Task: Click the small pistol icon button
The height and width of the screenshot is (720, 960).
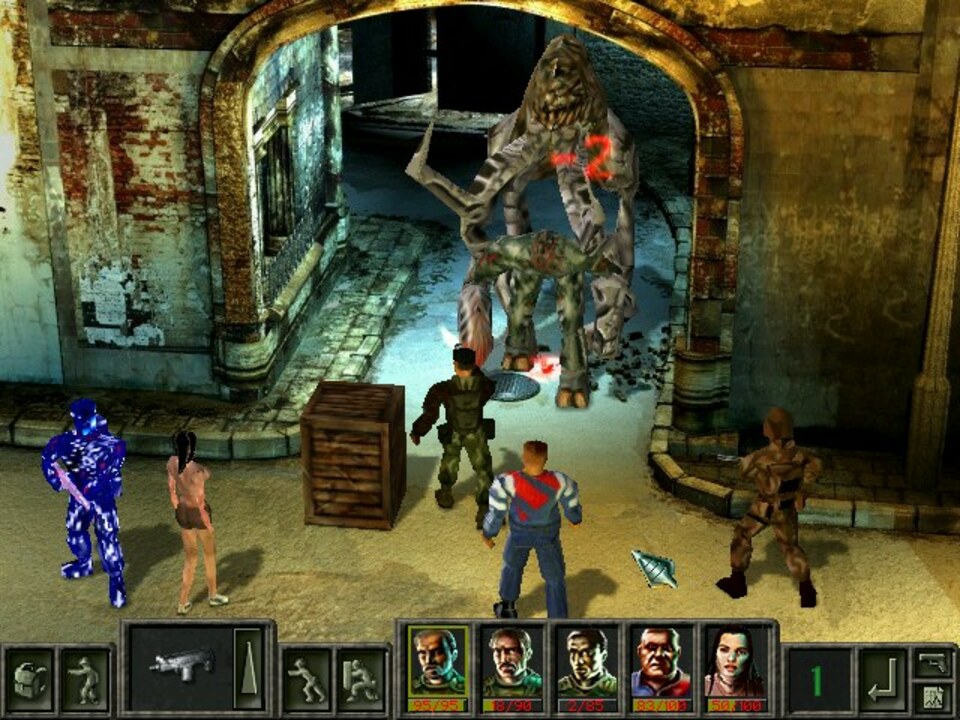Action: pyautogui.click(x=932, y=662)
